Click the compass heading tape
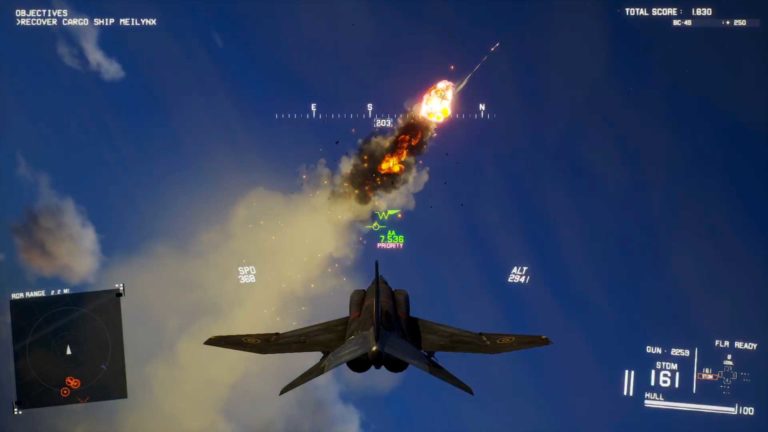 coord(385,115)
